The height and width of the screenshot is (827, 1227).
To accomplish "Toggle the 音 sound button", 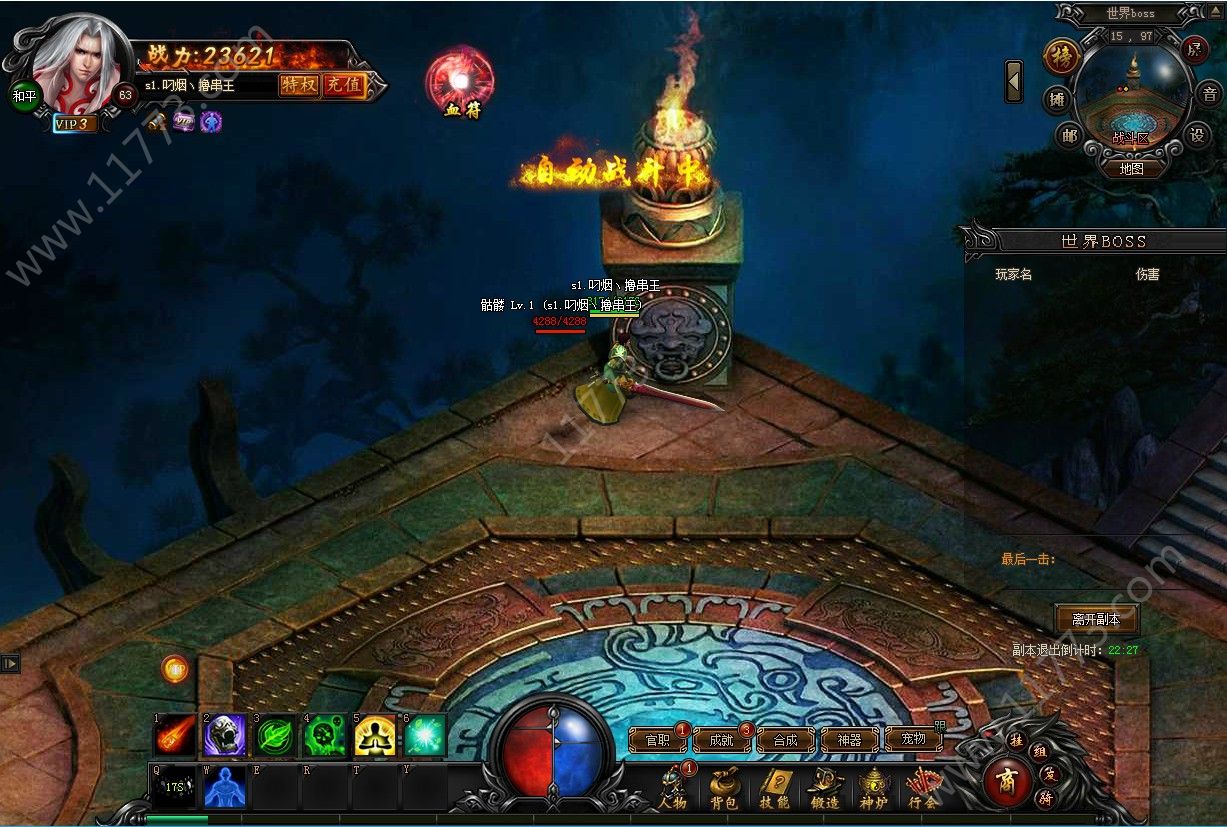I will (1209, 95).
